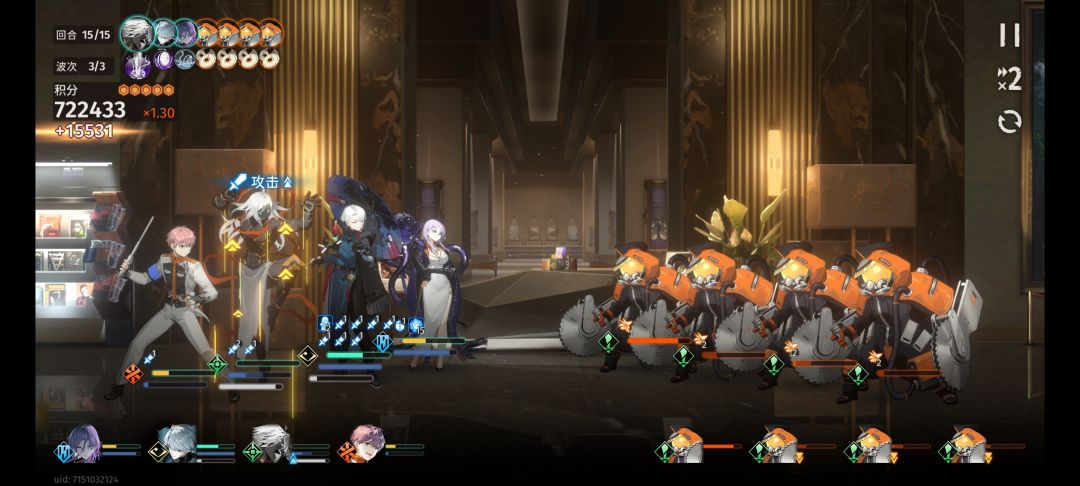Select the purple-haired character portrait in the bottom party row
This screenshot has width=1080, height=486.
pyautogui.click(x=84, y=444)
